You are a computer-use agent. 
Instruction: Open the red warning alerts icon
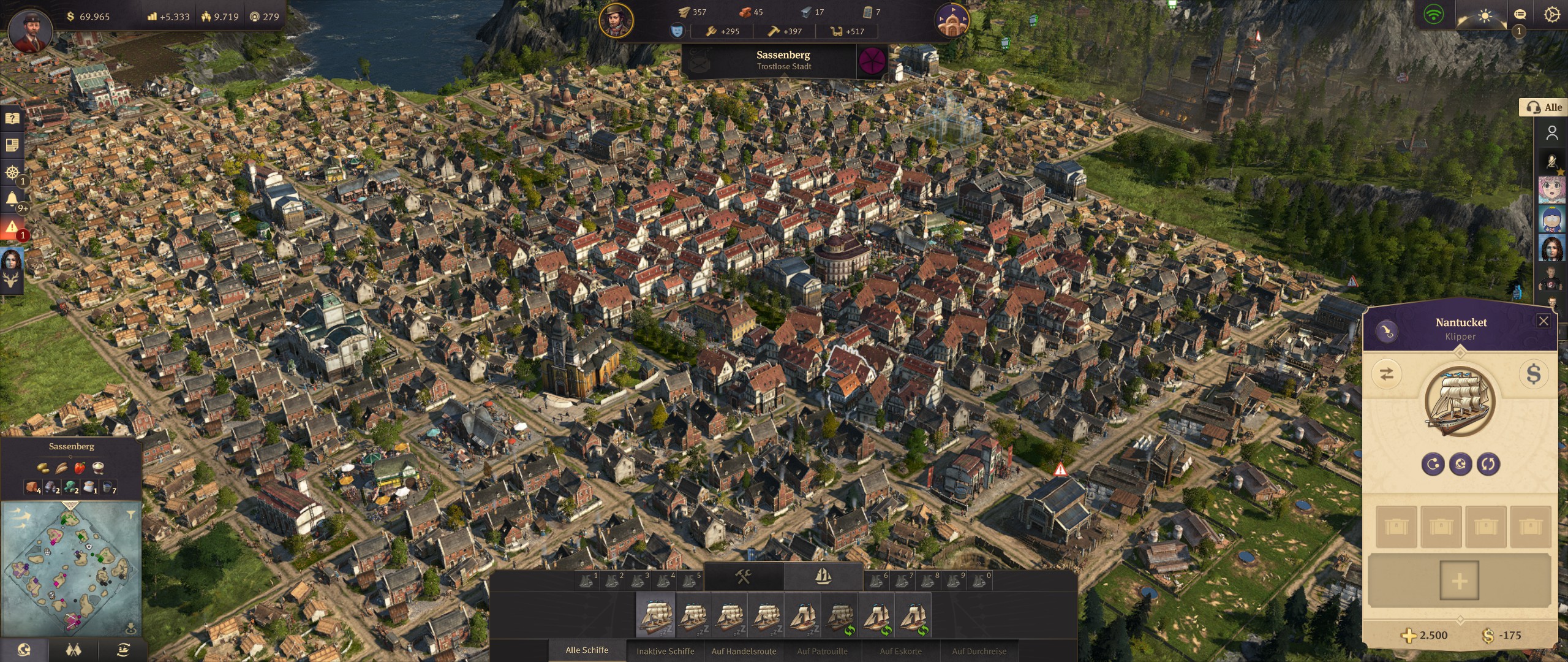coord(12,227)
